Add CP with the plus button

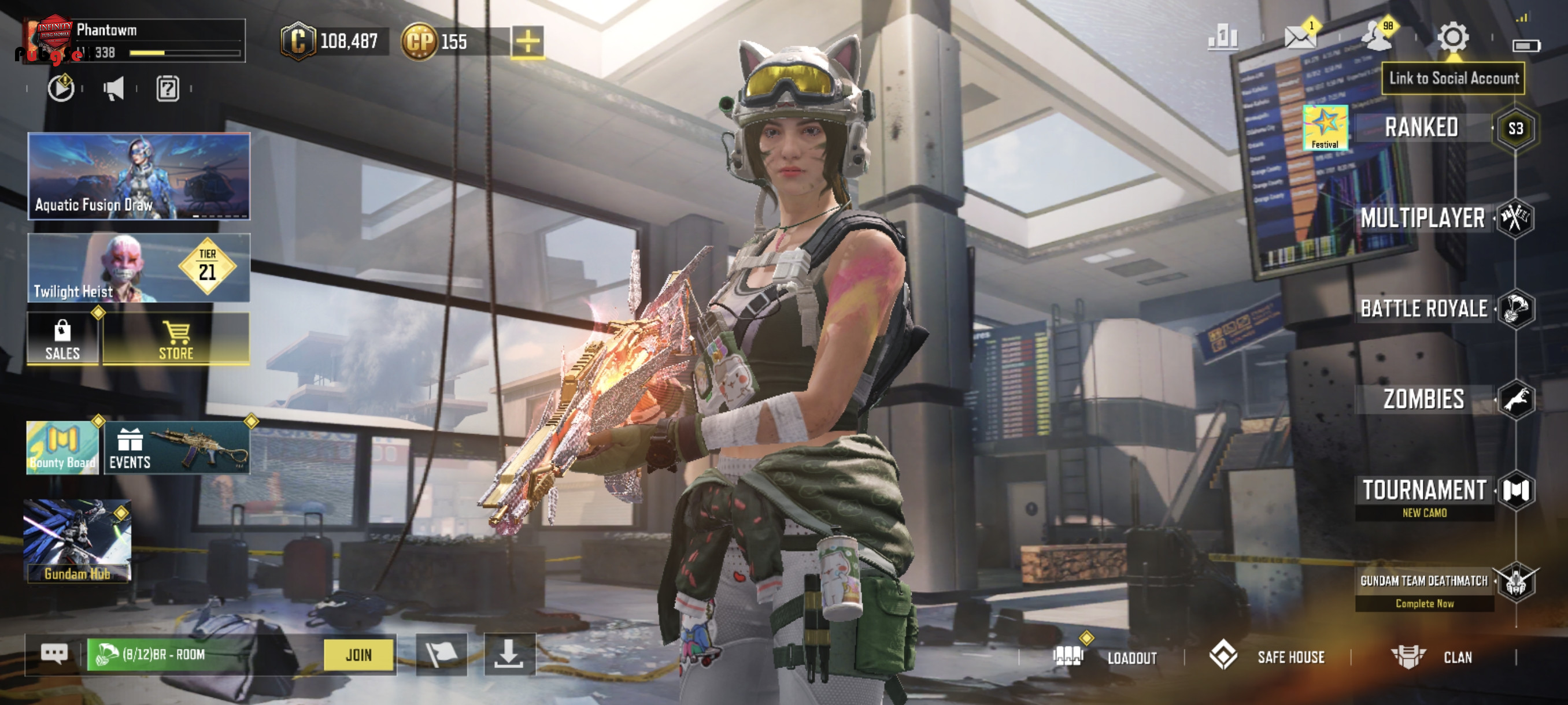point(527,42)
